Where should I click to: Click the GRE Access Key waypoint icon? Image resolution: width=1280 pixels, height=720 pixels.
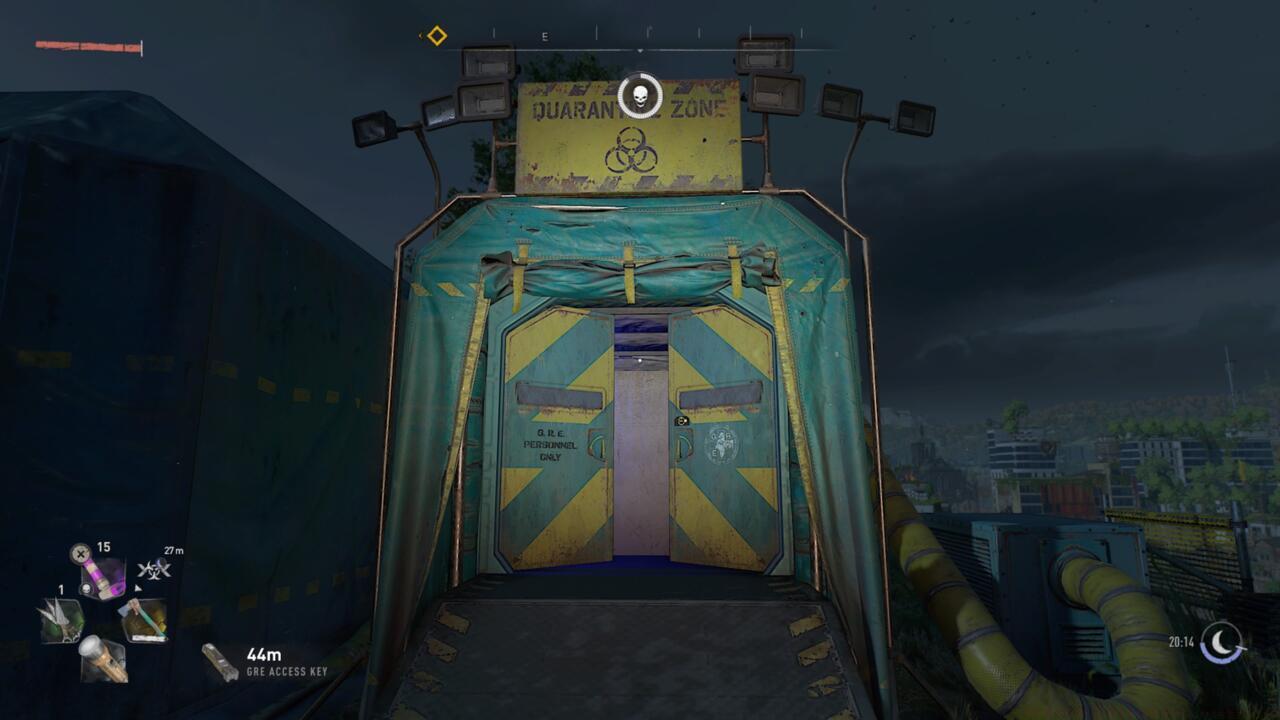point(220,660)
